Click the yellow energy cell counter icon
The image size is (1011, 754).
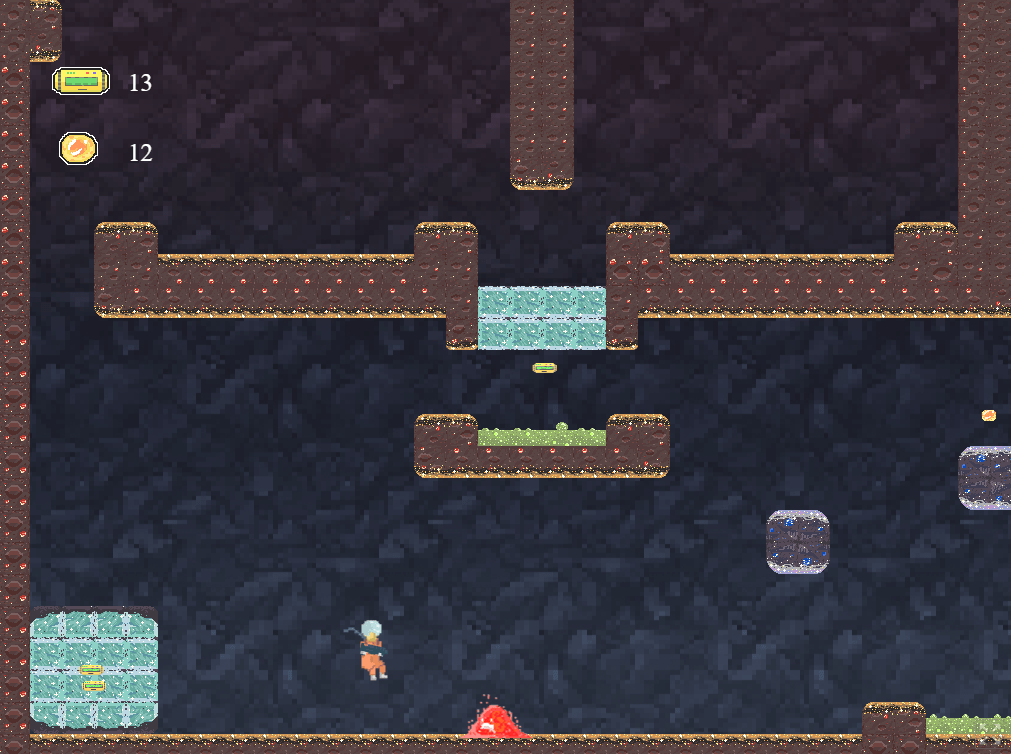pos(81,82)
